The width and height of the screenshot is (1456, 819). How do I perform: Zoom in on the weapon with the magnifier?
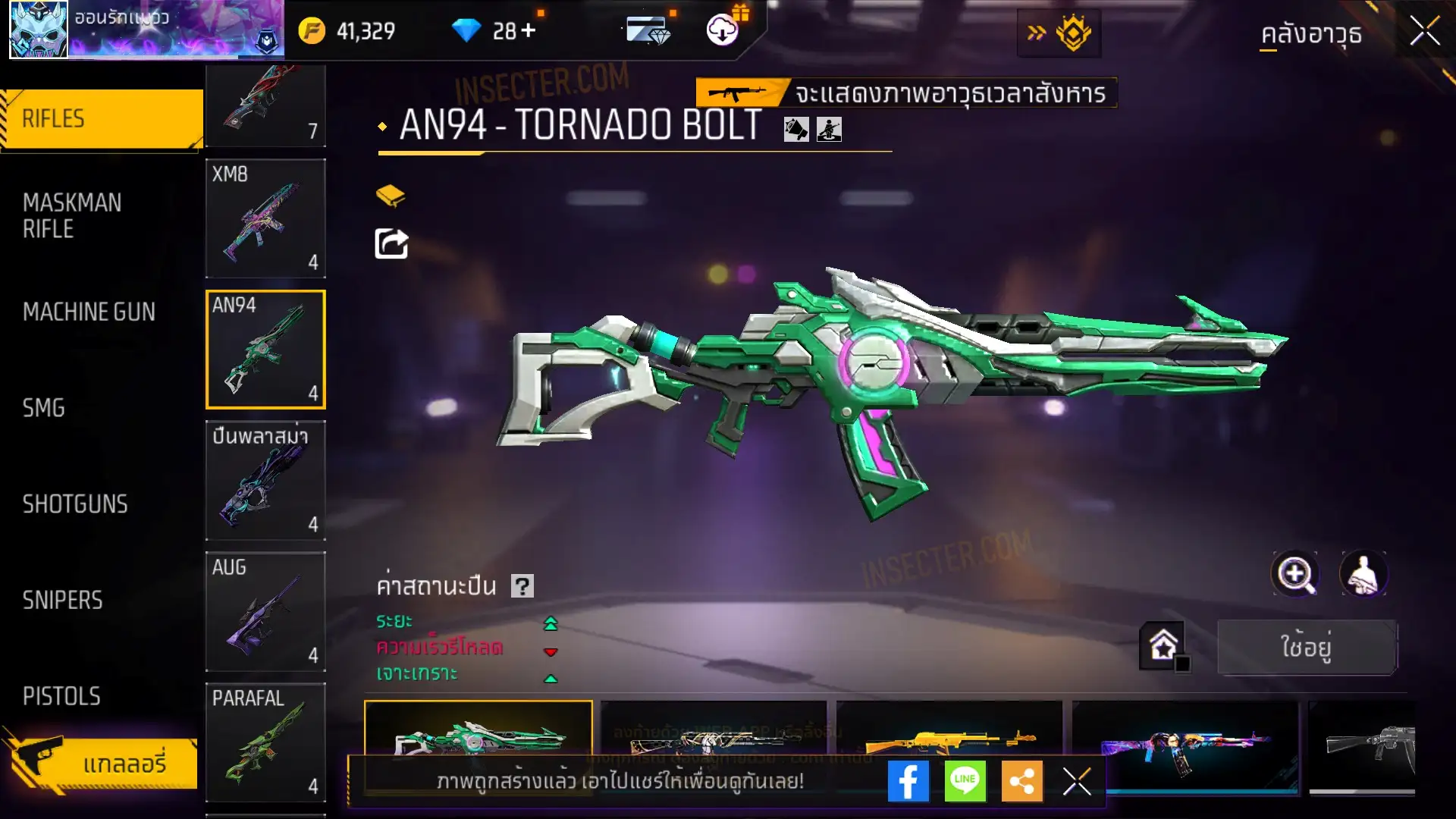[x=1294, y=574]
